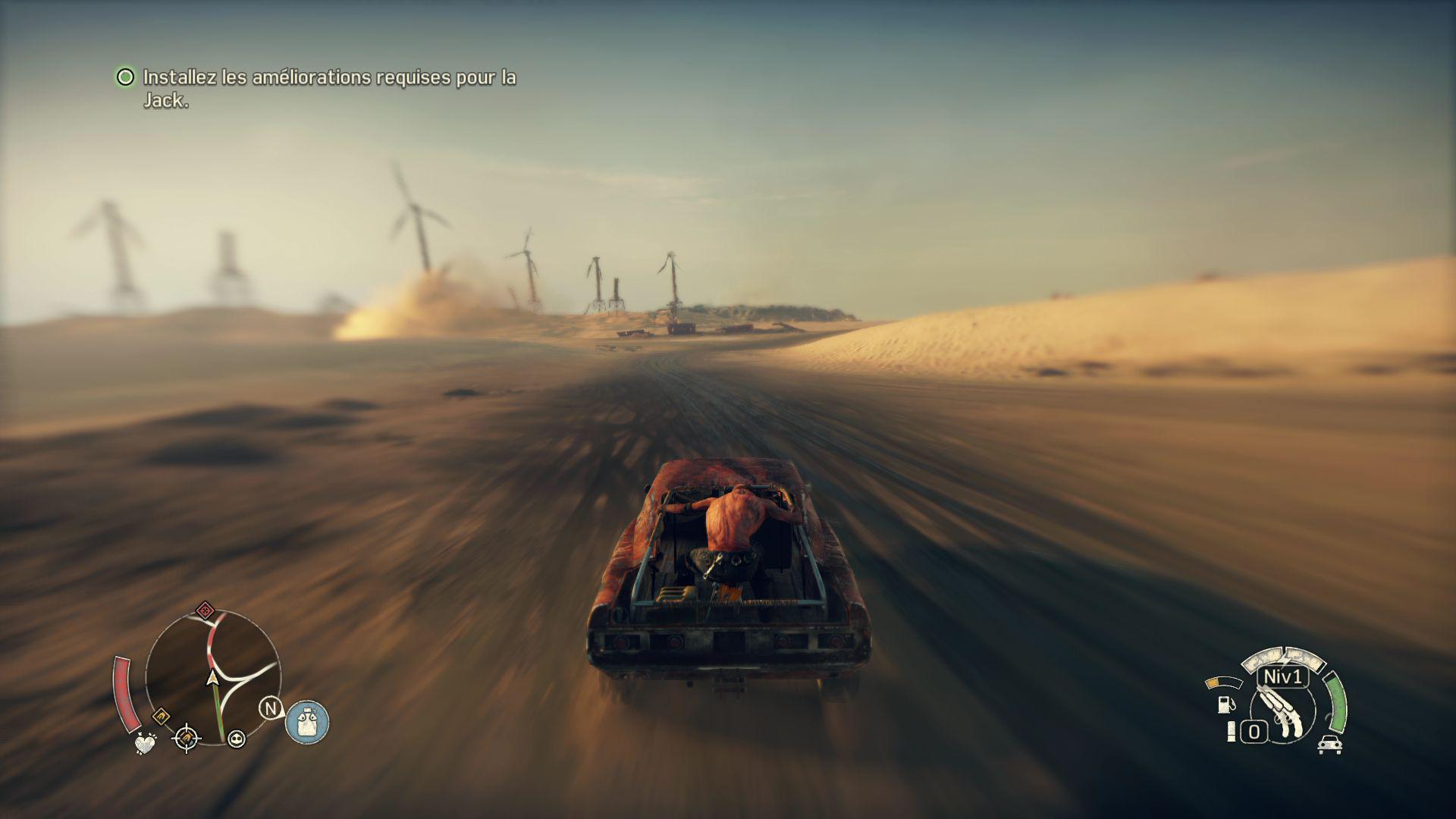Select the car condition icon
1456x819 pixels.
[1330, 745]
